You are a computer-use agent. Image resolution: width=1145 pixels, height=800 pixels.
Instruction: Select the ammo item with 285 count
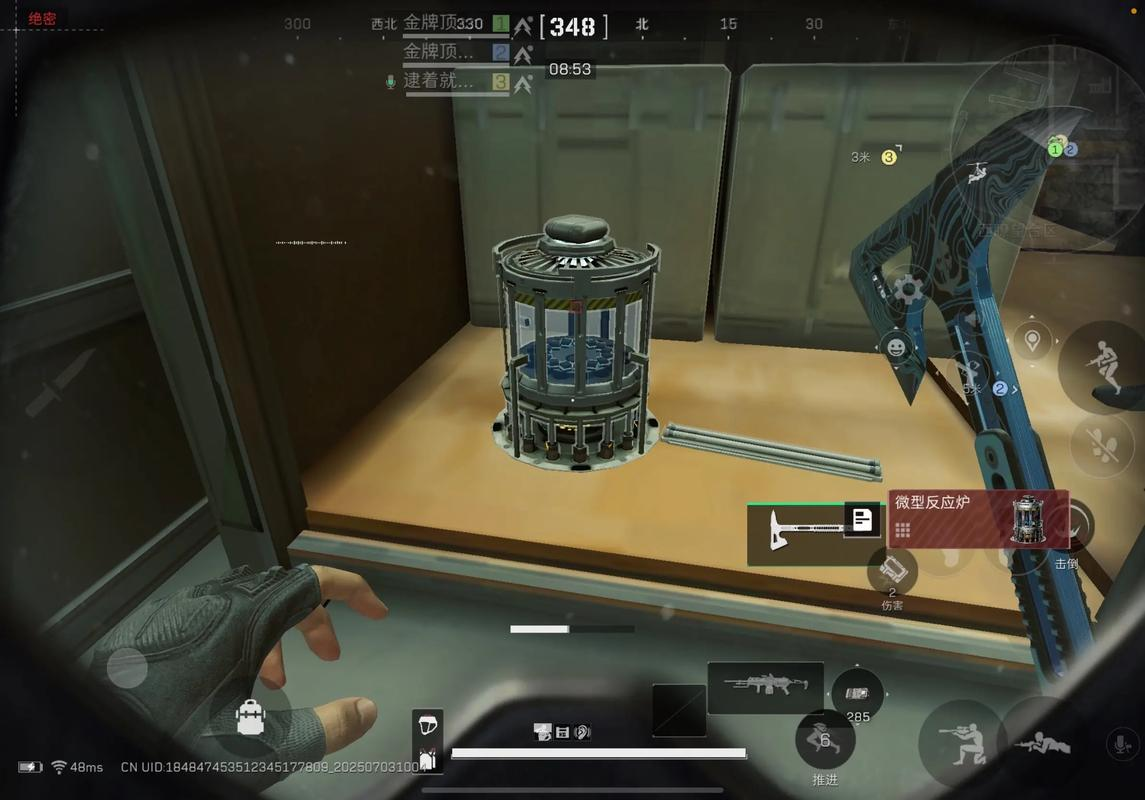(857, 695)
